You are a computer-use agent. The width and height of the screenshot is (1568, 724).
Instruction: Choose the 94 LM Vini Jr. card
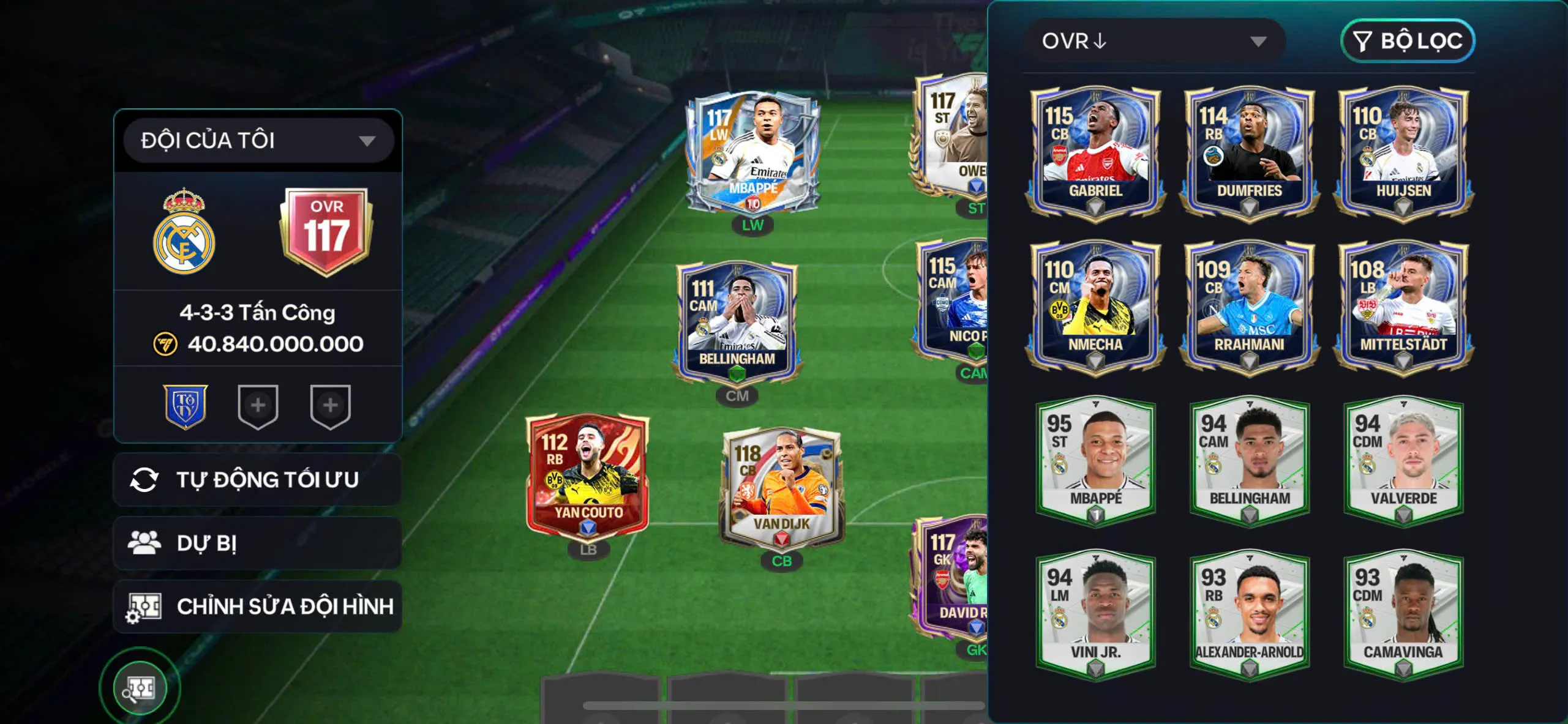coord(1095,613)
